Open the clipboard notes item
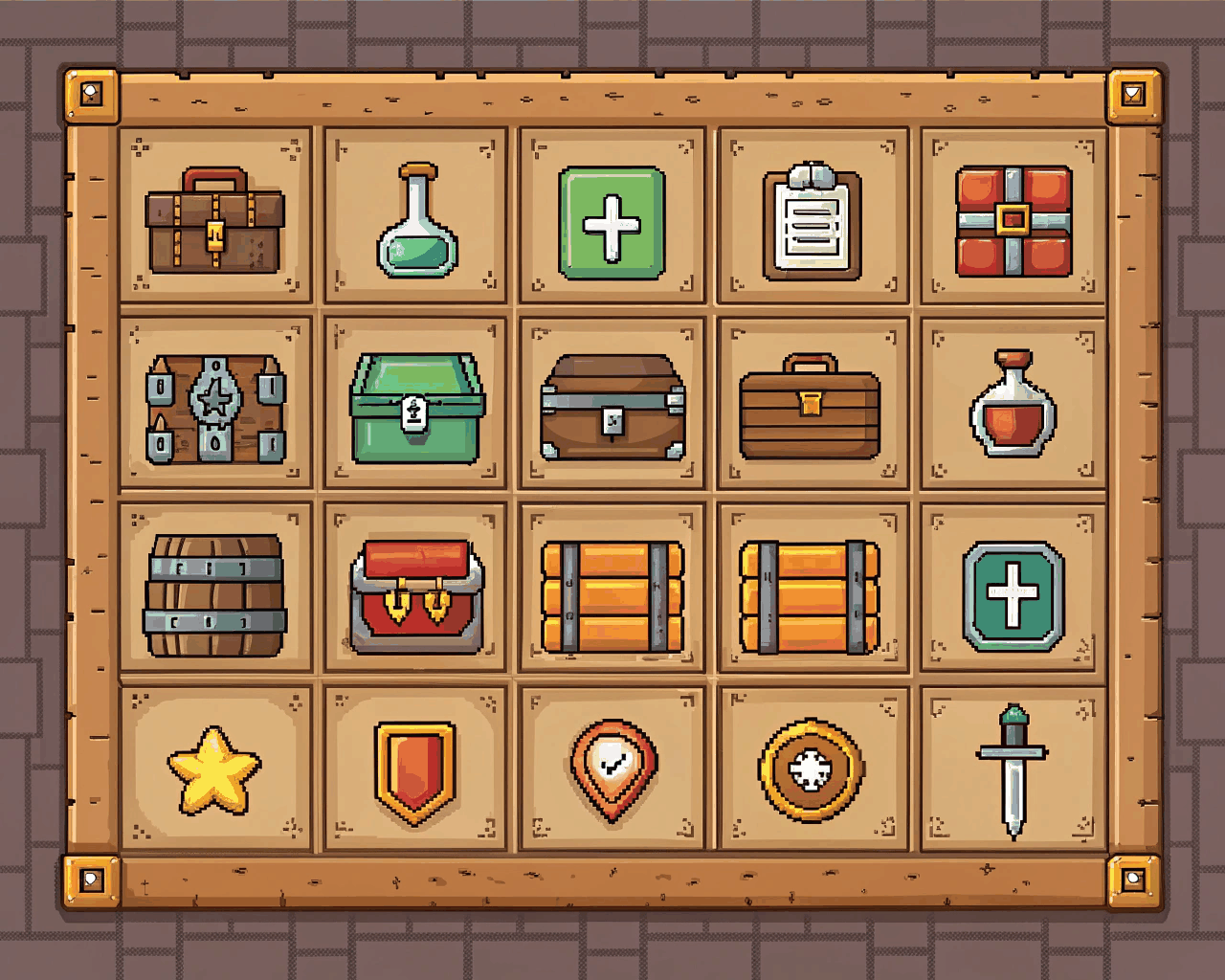 point(813,218)
